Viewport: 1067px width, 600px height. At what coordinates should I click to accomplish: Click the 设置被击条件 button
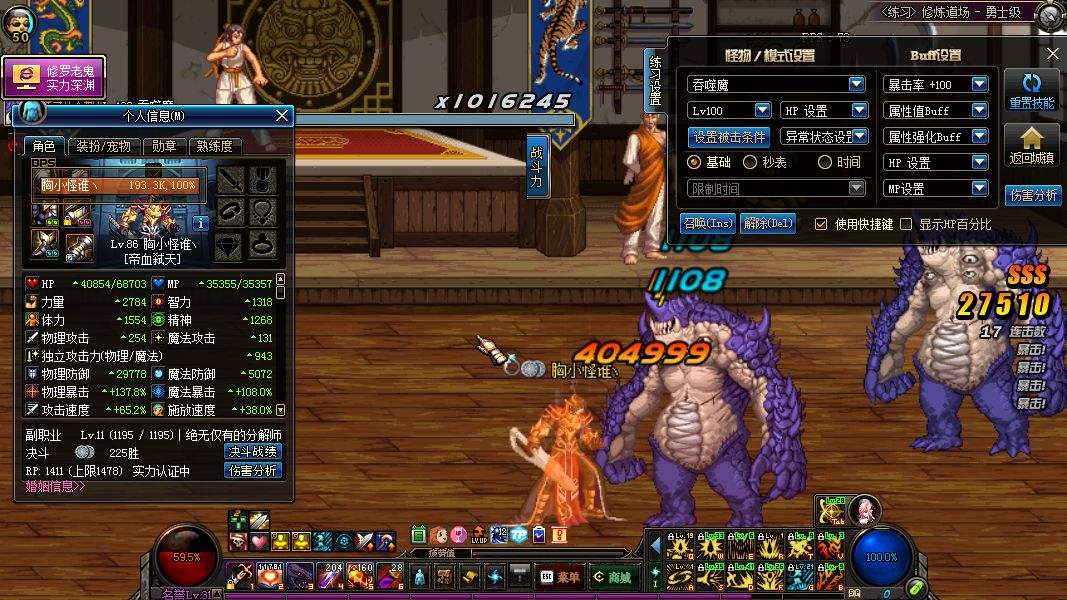point(730,137)
